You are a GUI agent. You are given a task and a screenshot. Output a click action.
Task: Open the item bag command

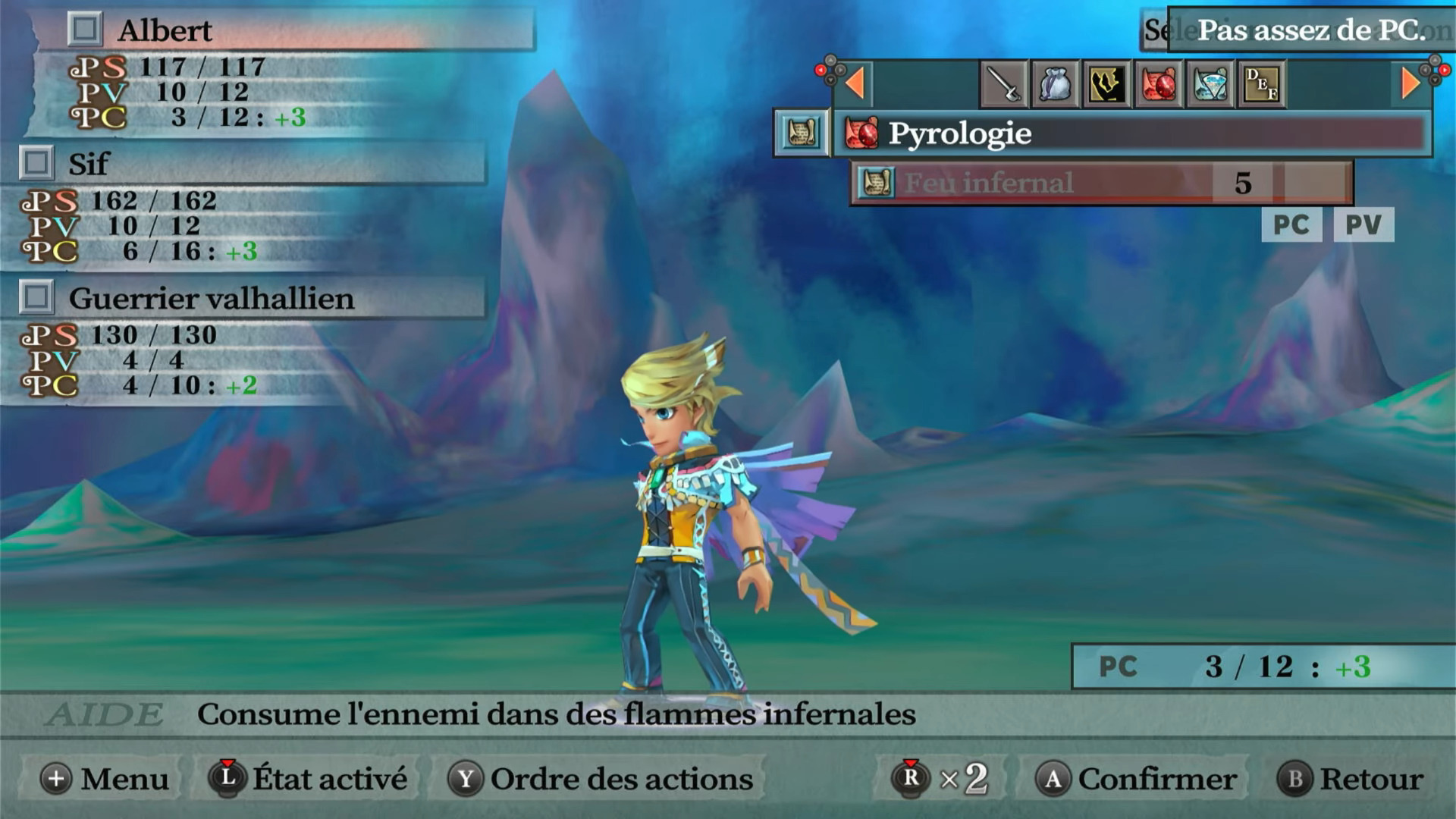1055,84
